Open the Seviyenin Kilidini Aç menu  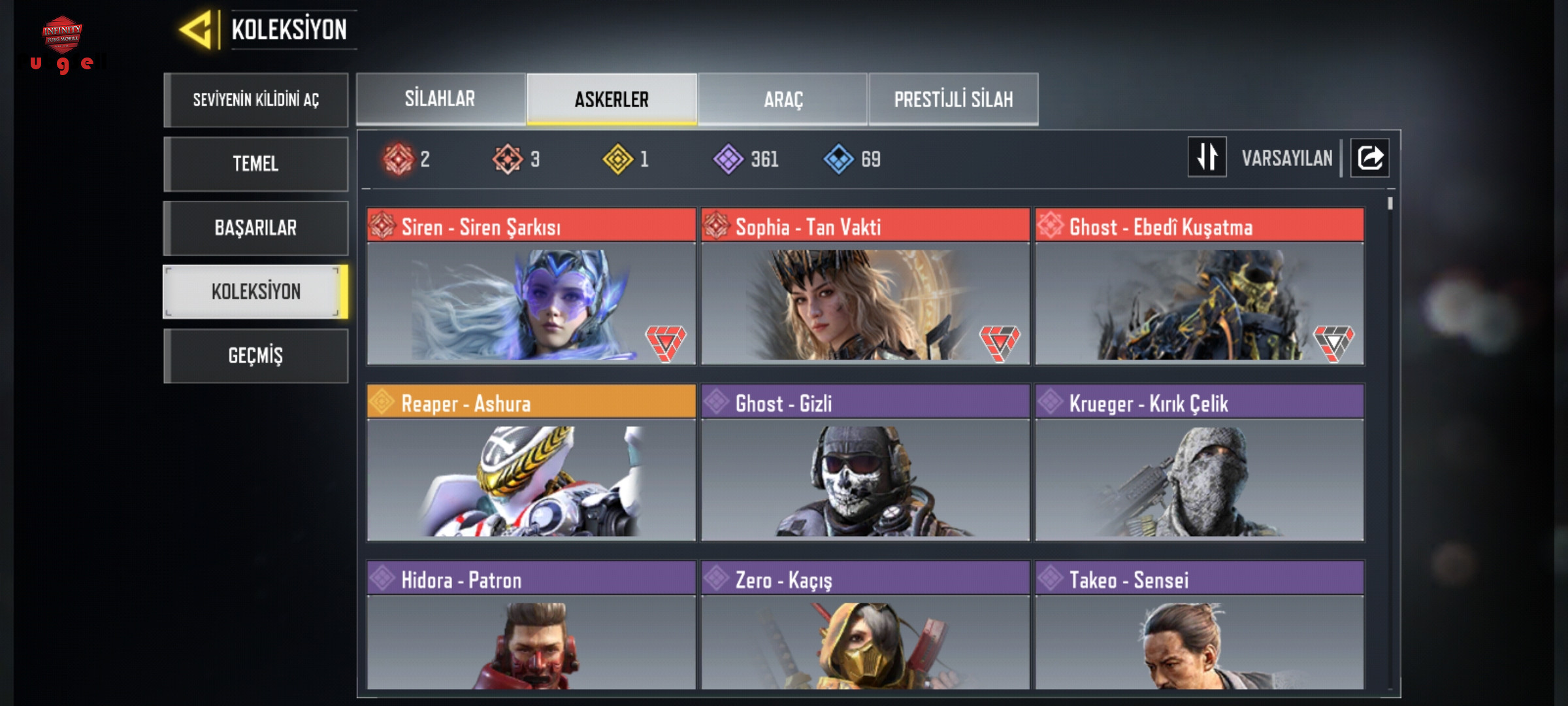pyautogui.click(x=255, y=99)
